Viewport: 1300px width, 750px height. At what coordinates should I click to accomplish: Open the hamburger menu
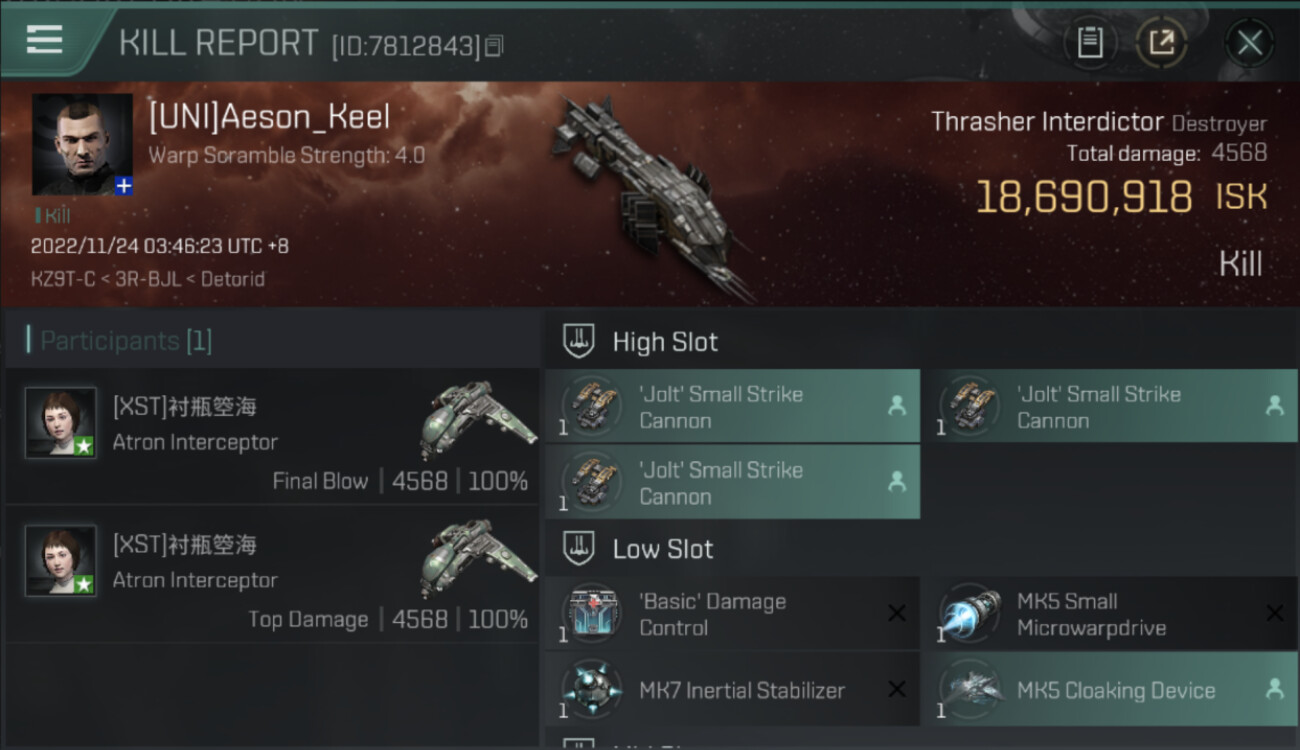click(x=44, y=40)
